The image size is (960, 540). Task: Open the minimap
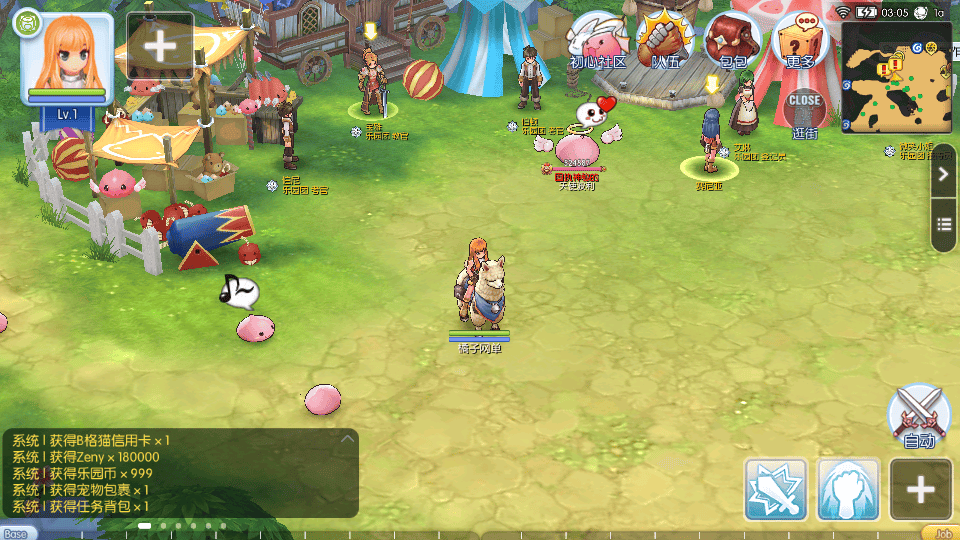[x=896, y=76]
